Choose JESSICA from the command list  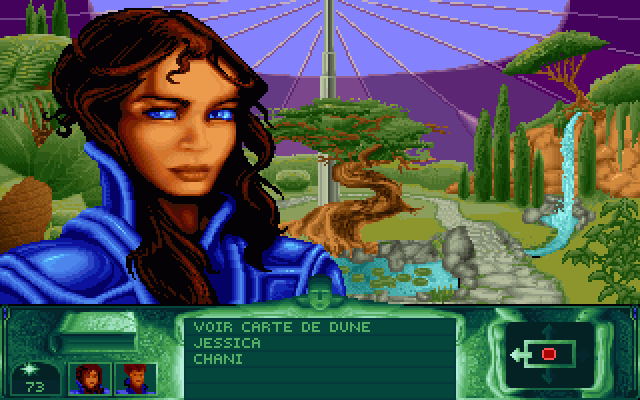pos(227,342)
